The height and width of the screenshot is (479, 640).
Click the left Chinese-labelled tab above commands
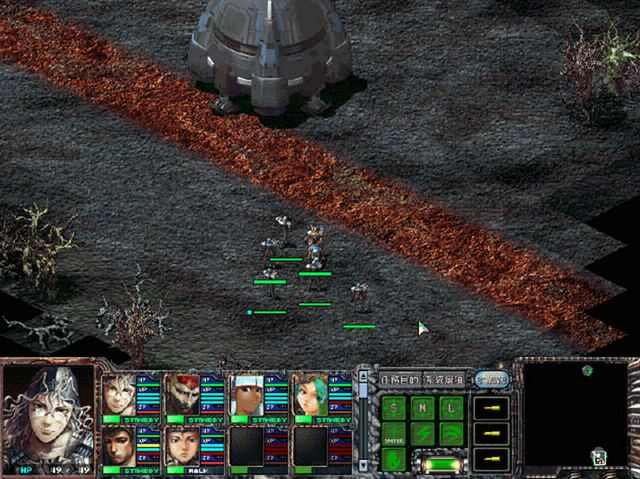tap(399, 379)
